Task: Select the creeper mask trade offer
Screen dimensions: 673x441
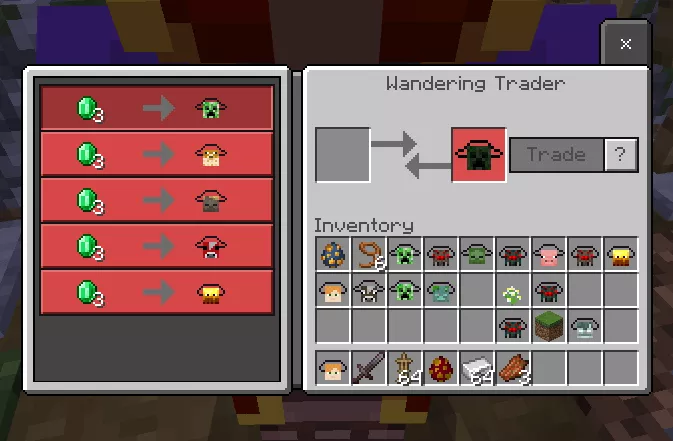Action: coord(157,108)
